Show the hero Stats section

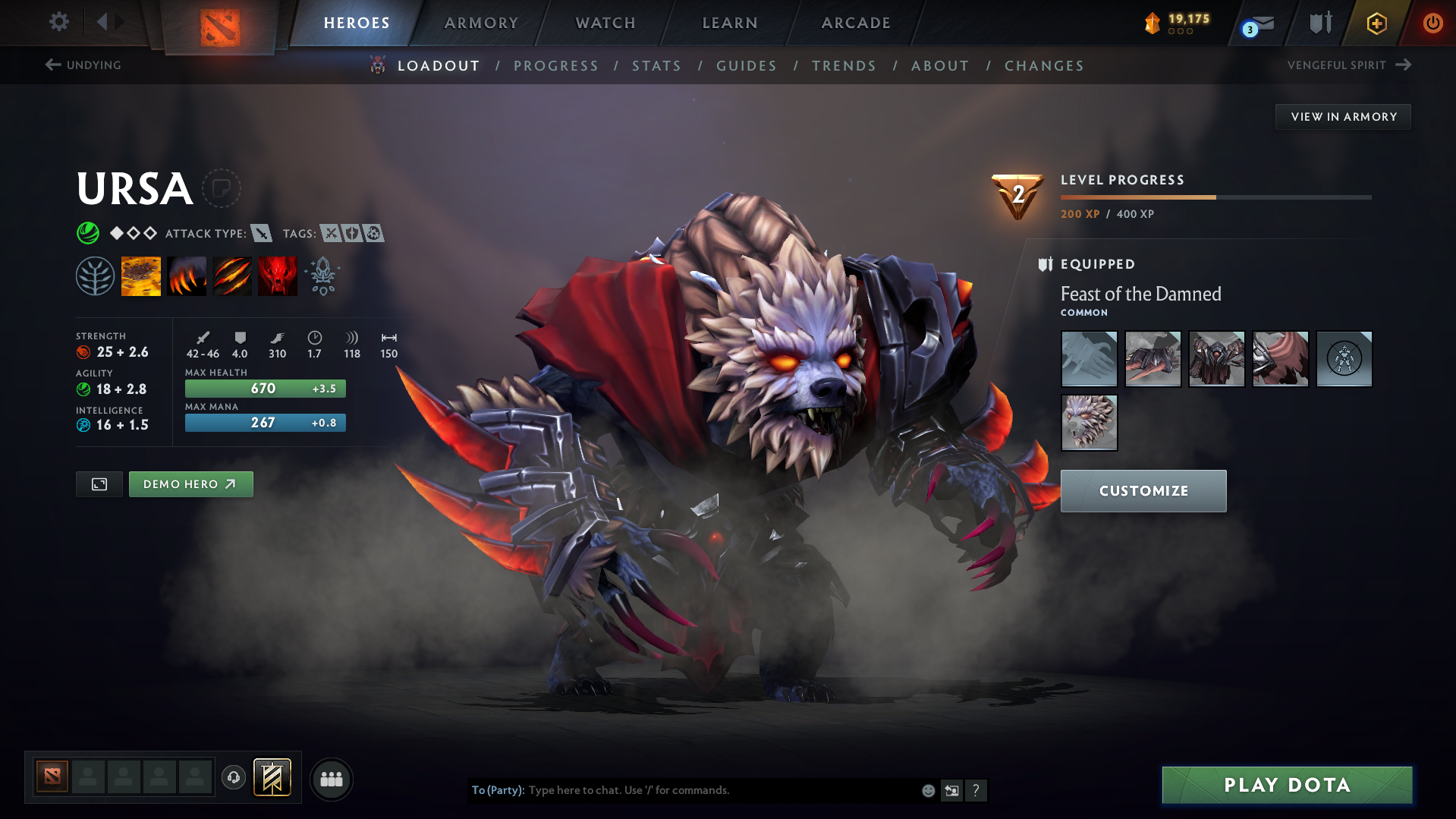click(x=656, y=66)
